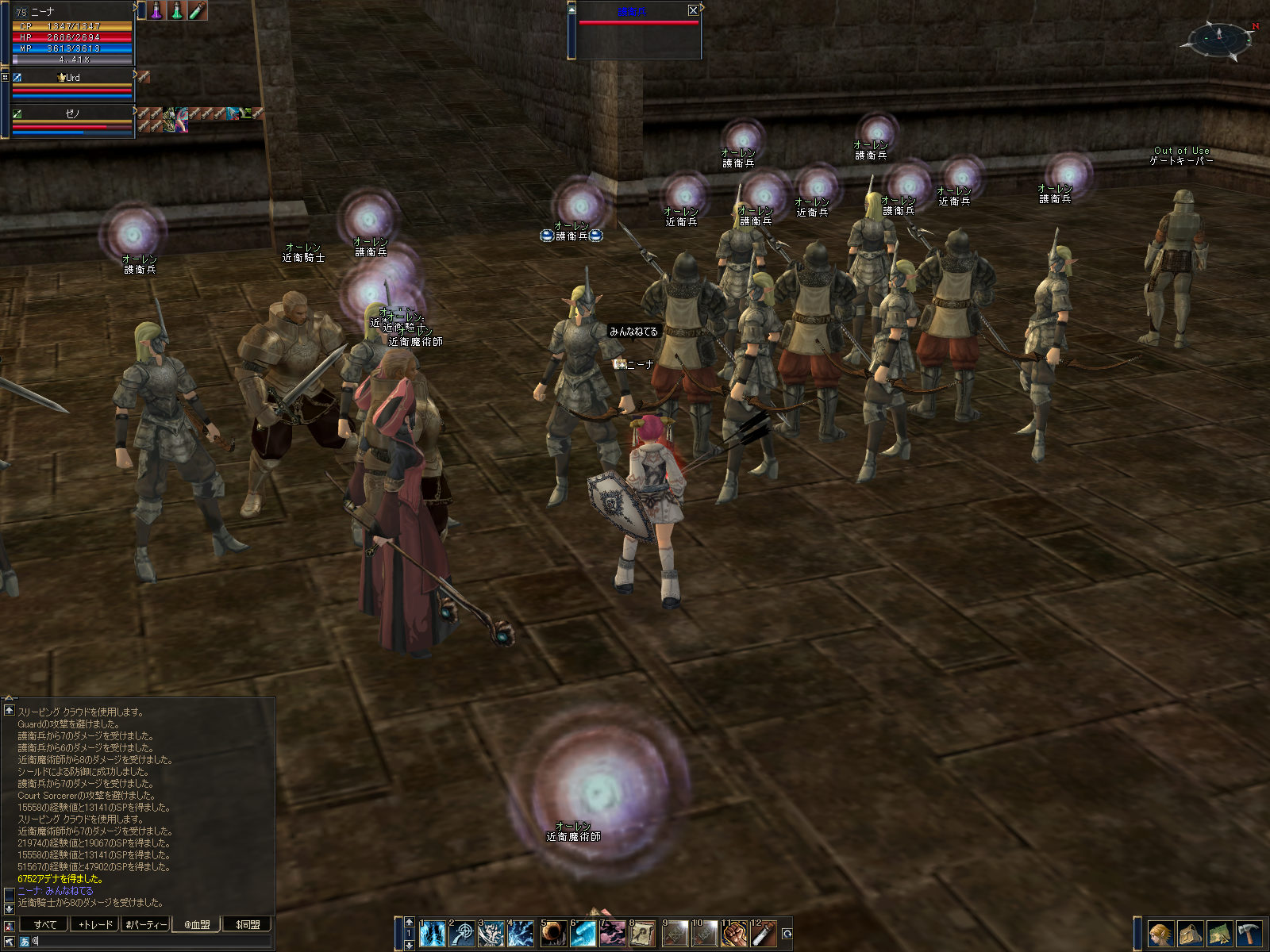Open the world map icon
Screen dimensions: 1270x952
coord(1219,934)
